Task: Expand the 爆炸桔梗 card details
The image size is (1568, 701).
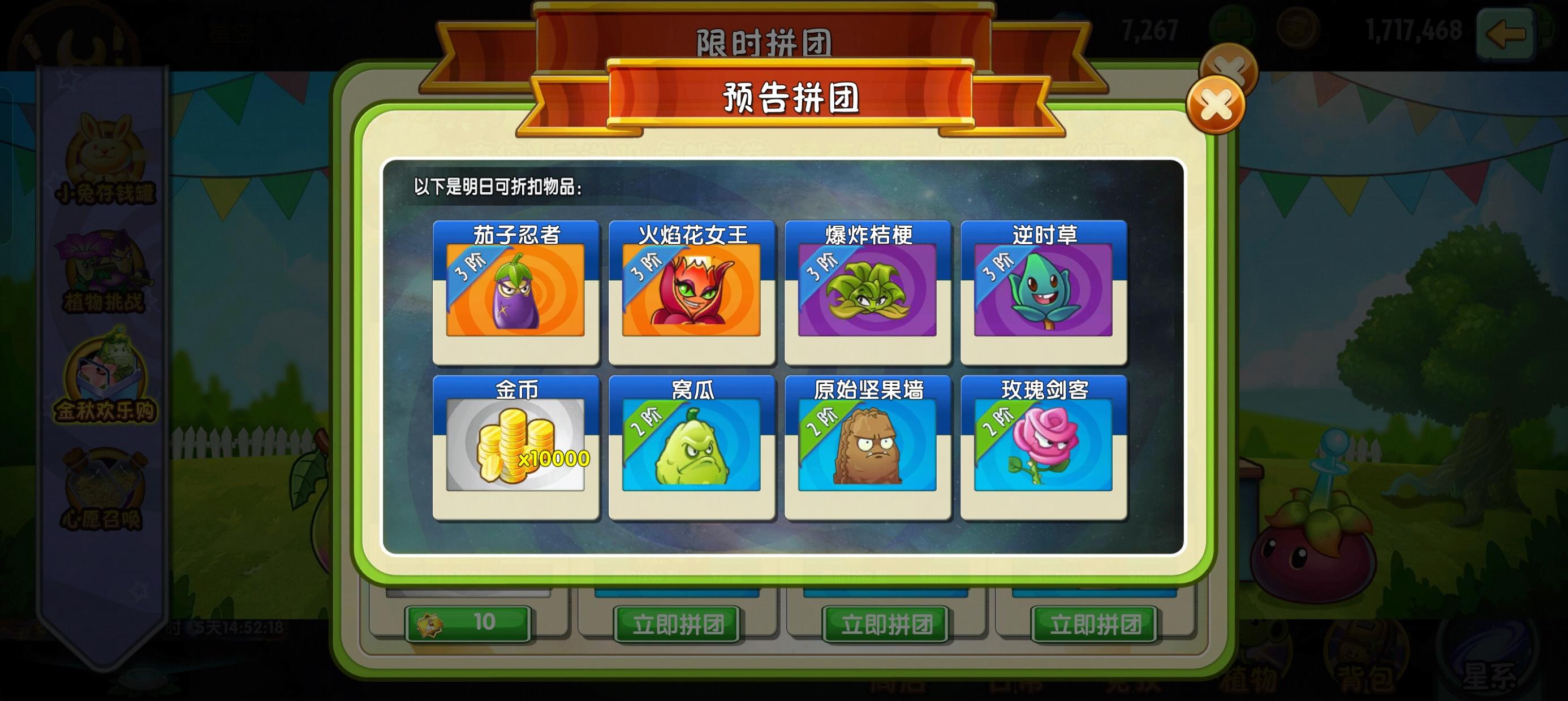Action: [x=869, y=292]
